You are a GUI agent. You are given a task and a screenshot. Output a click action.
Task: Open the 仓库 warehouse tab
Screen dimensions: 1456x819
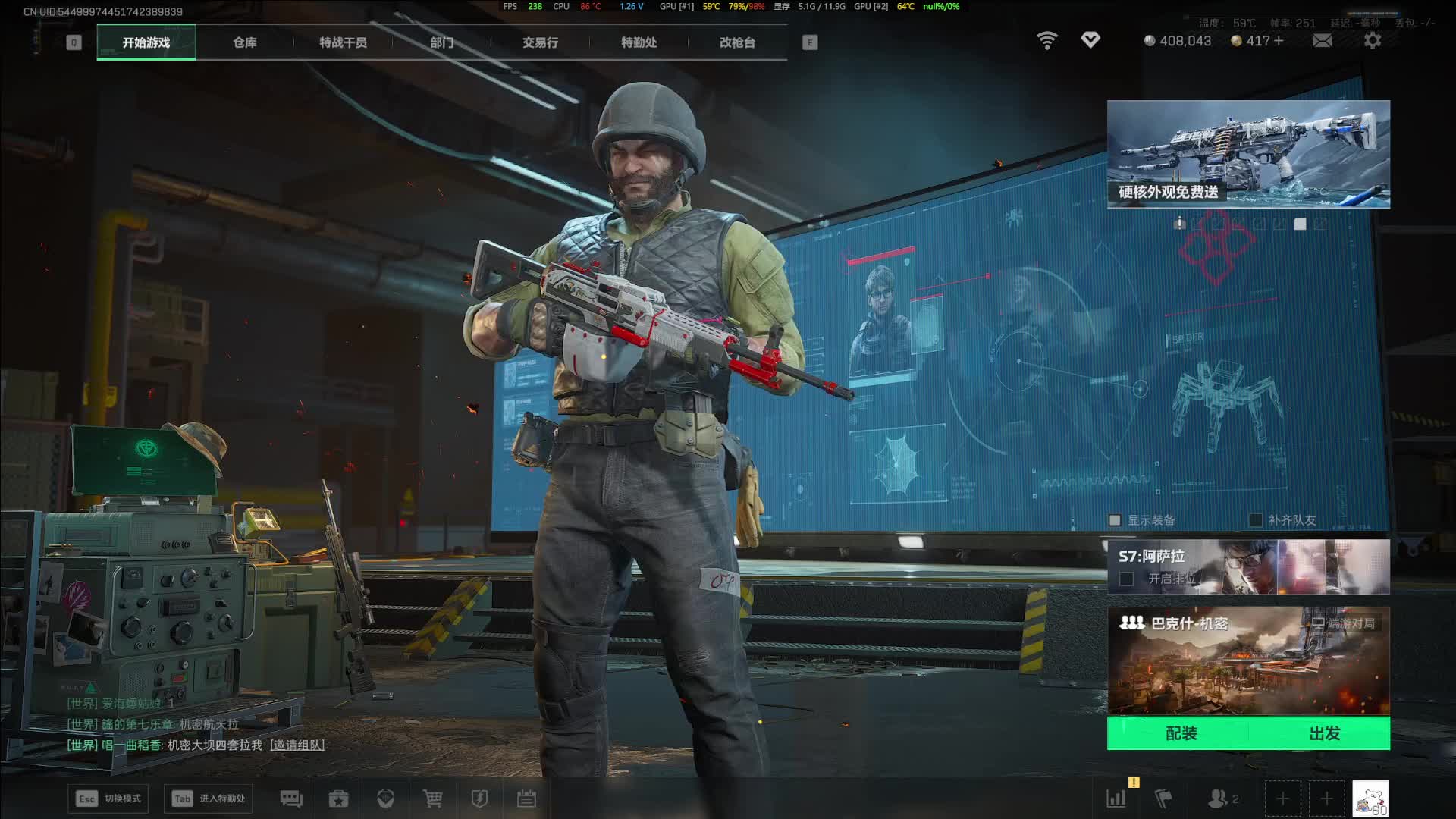[x=244, y=42]
